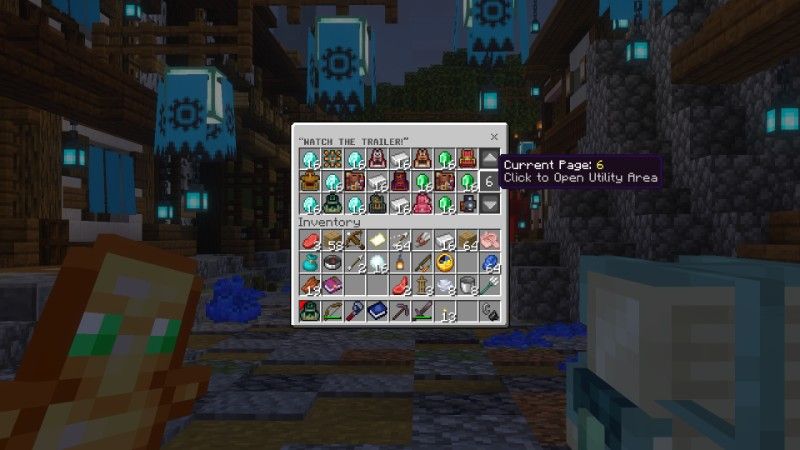Choose the bow in the hotbar
This screenshot has width=800, height=450.
tap(332, 312)
